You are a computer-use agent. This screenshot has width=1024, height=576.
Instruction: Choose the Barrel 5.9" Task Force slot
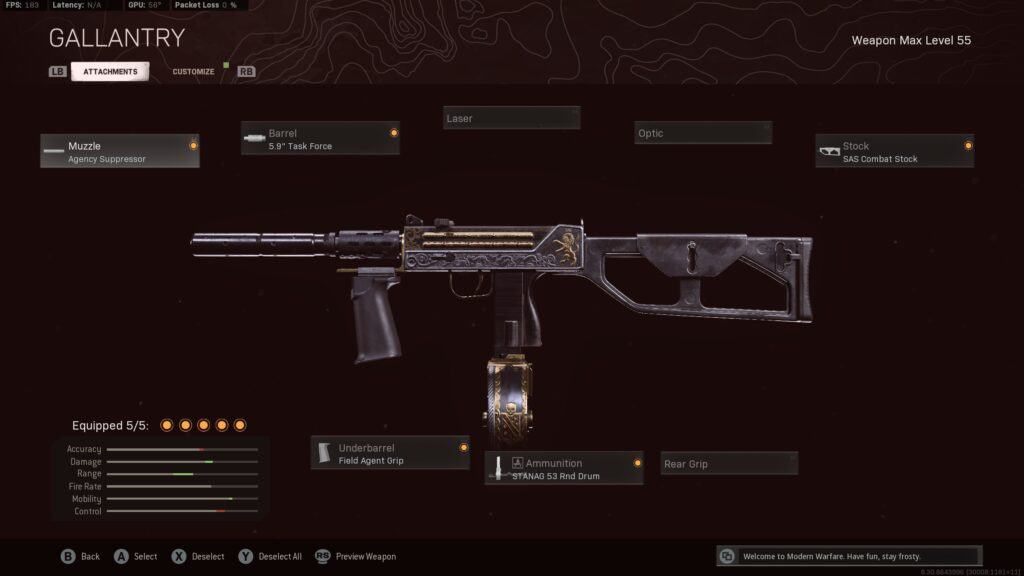(320, 138)
